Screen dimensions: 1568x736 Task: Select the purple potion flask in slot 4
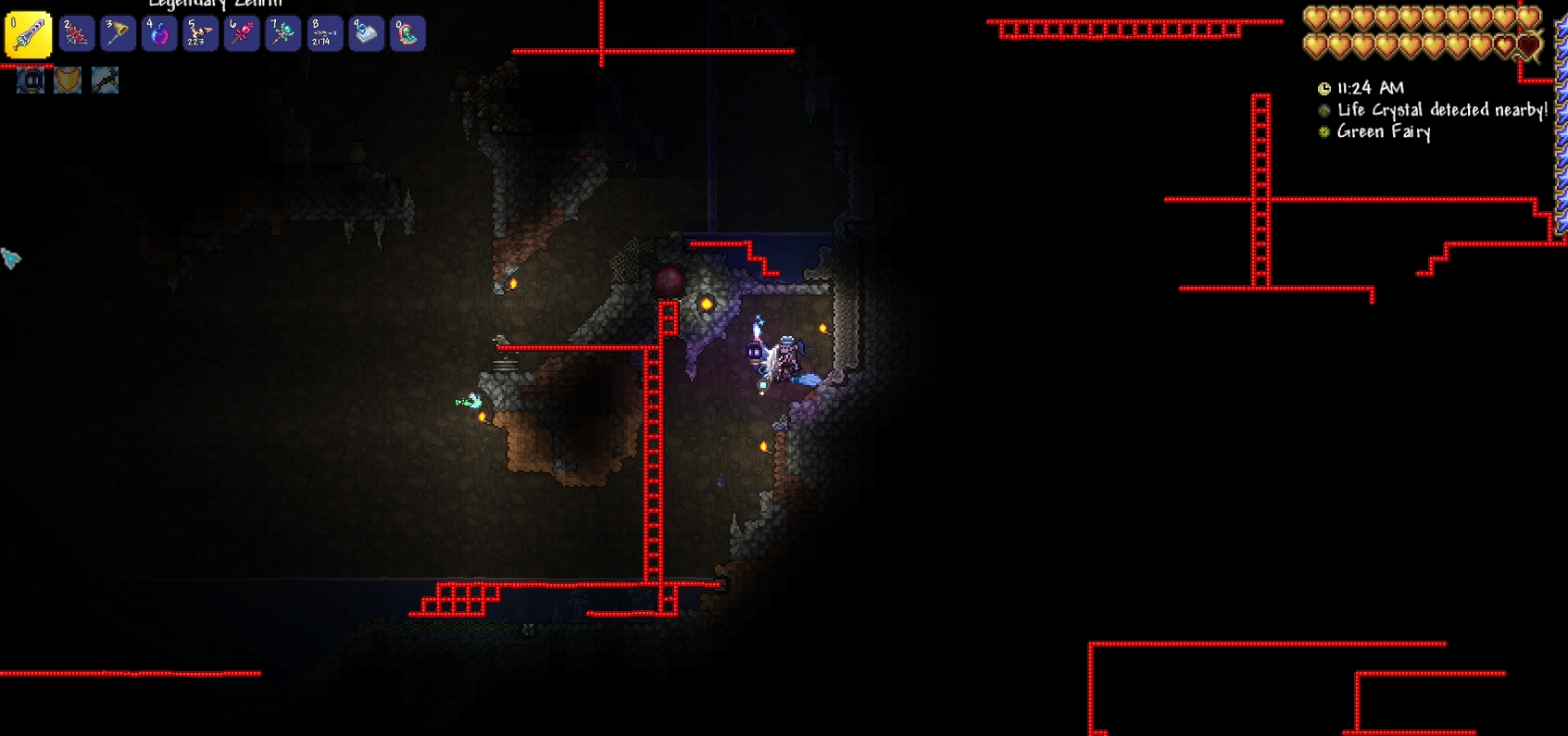point(159,34)
